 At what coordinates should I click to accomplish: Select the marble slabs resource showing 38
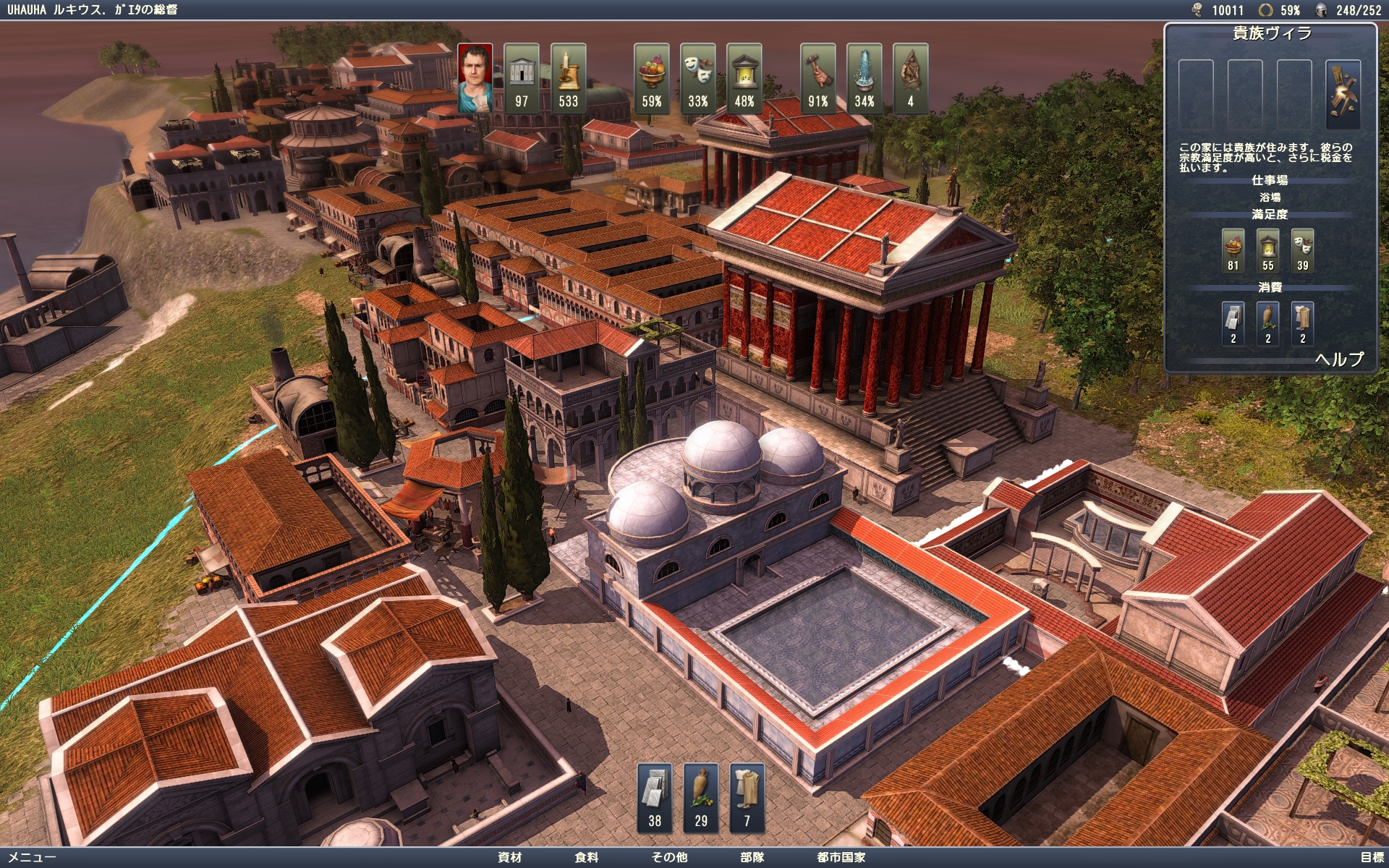coord(655,797)
